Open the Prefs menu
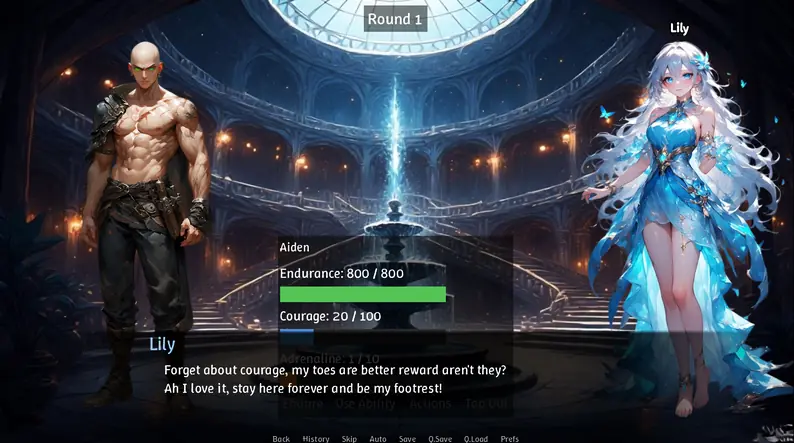 click(510, 438)
